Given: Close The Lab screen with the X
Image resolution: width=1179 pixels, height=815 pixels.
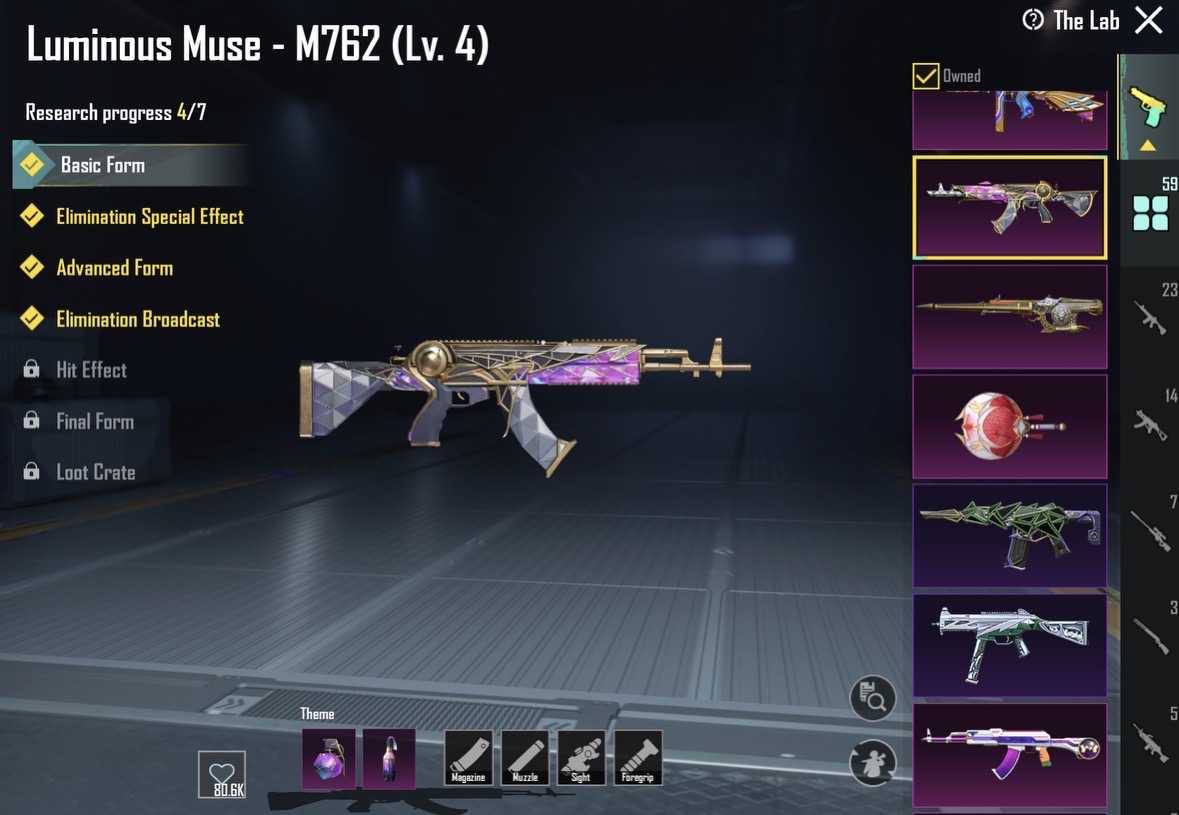Looking at the screenshot, I should click(x=1149, y=20).
